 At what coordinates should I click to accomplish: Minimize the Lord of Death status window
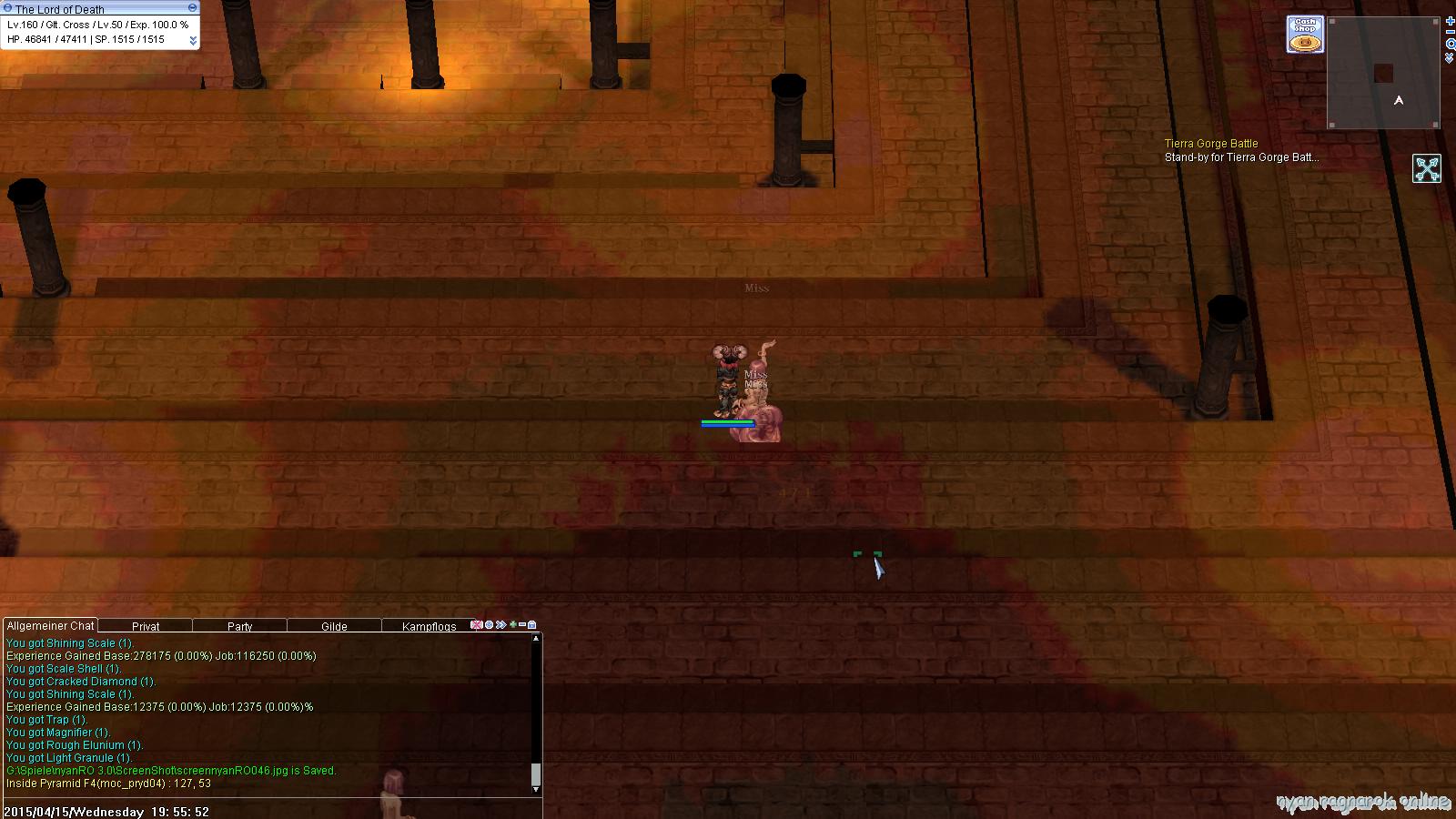(x=192, y=8)
